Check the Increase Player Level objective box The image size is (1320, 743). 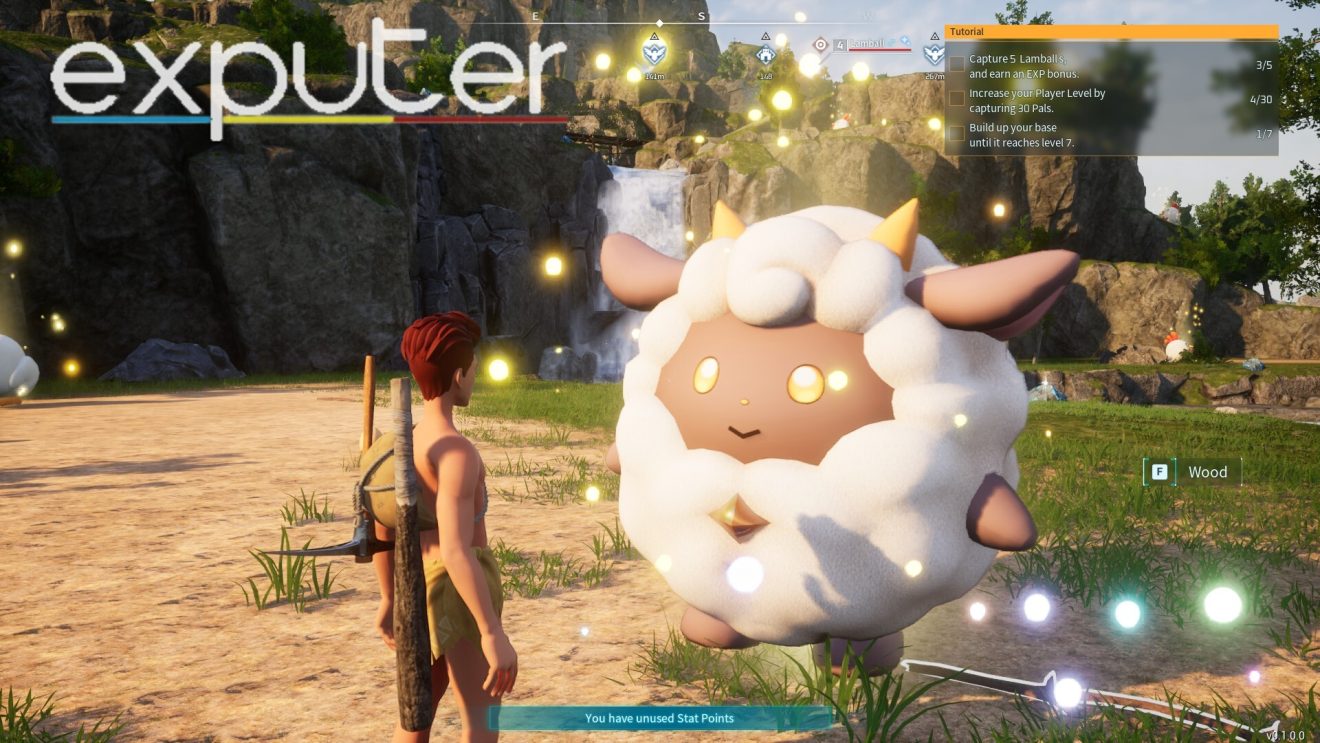point(957,99)
